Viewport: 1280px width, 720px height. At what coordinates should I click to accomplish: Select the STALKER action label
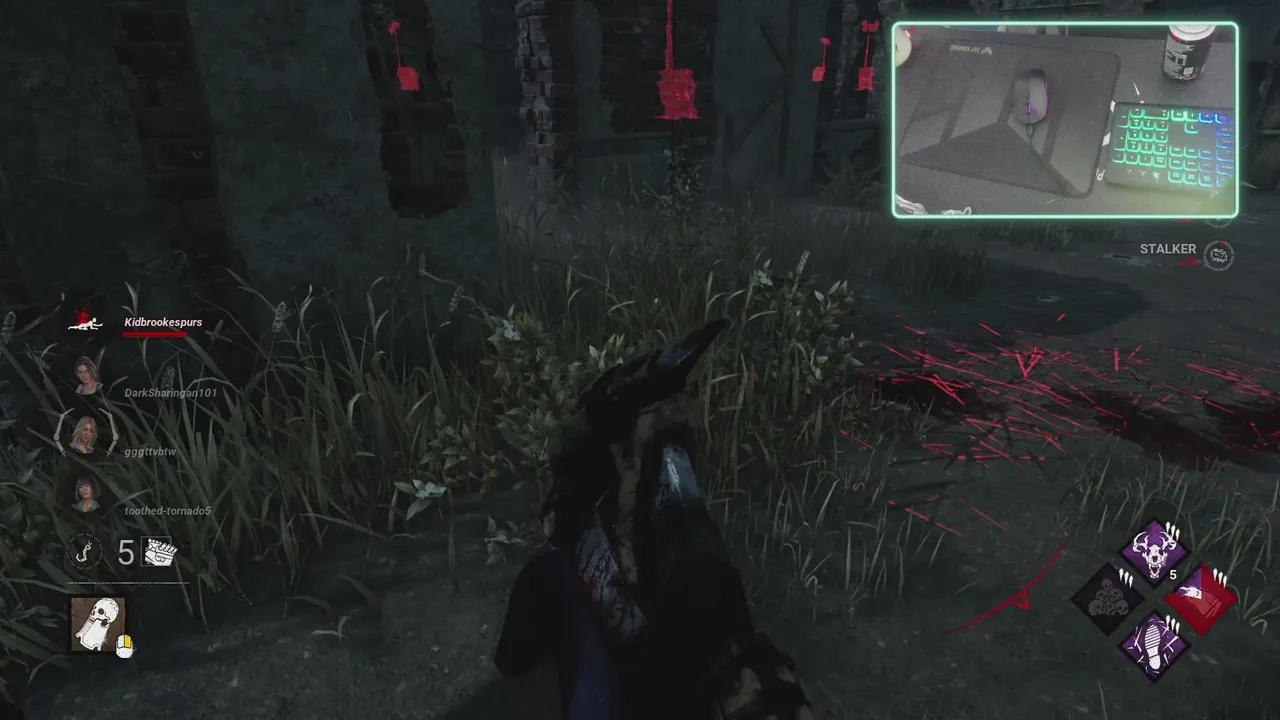click(x=1166, y=248)
